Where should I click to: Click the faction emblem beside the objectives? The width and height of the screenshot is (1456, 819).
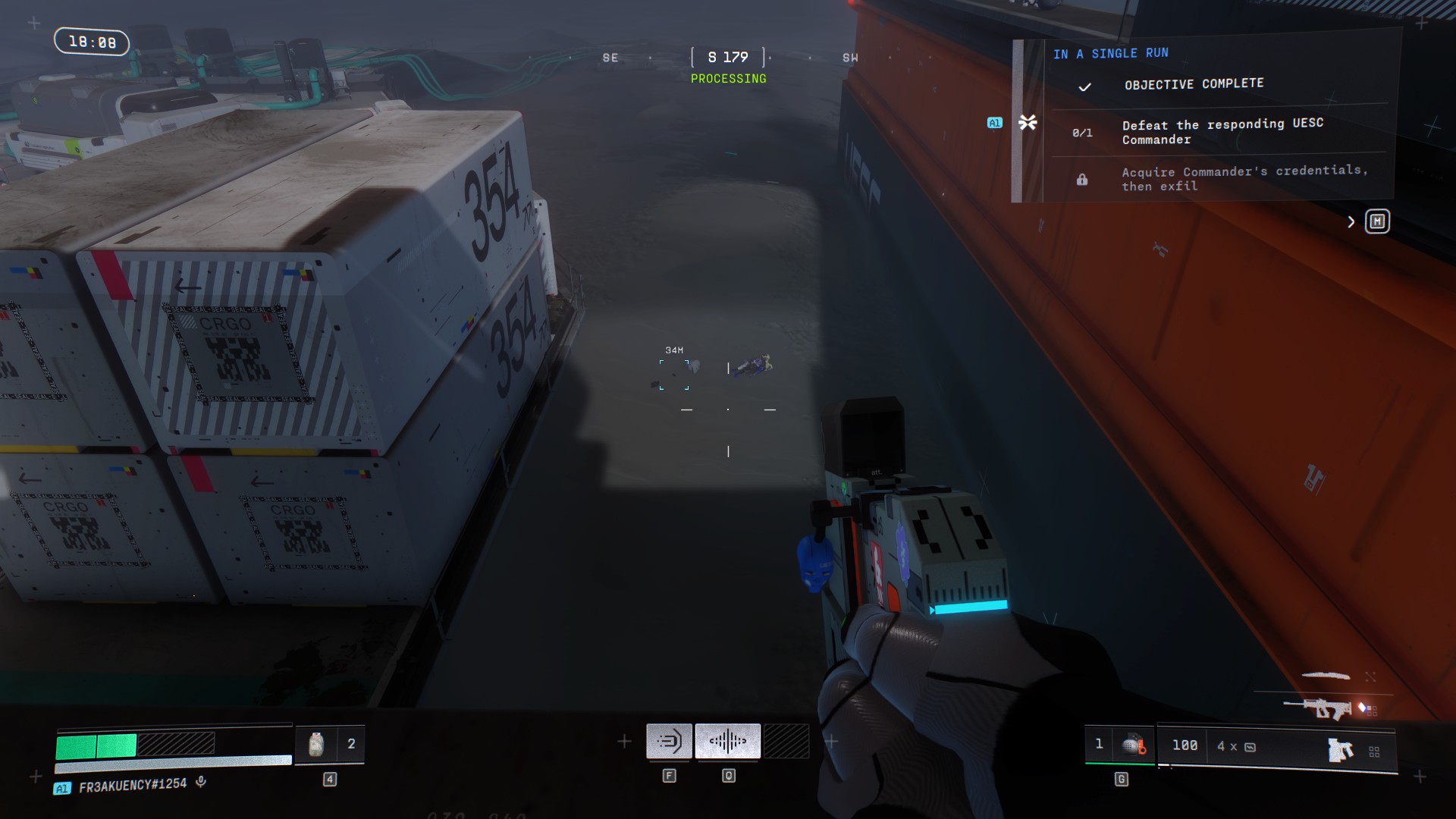click(1028, 122)
